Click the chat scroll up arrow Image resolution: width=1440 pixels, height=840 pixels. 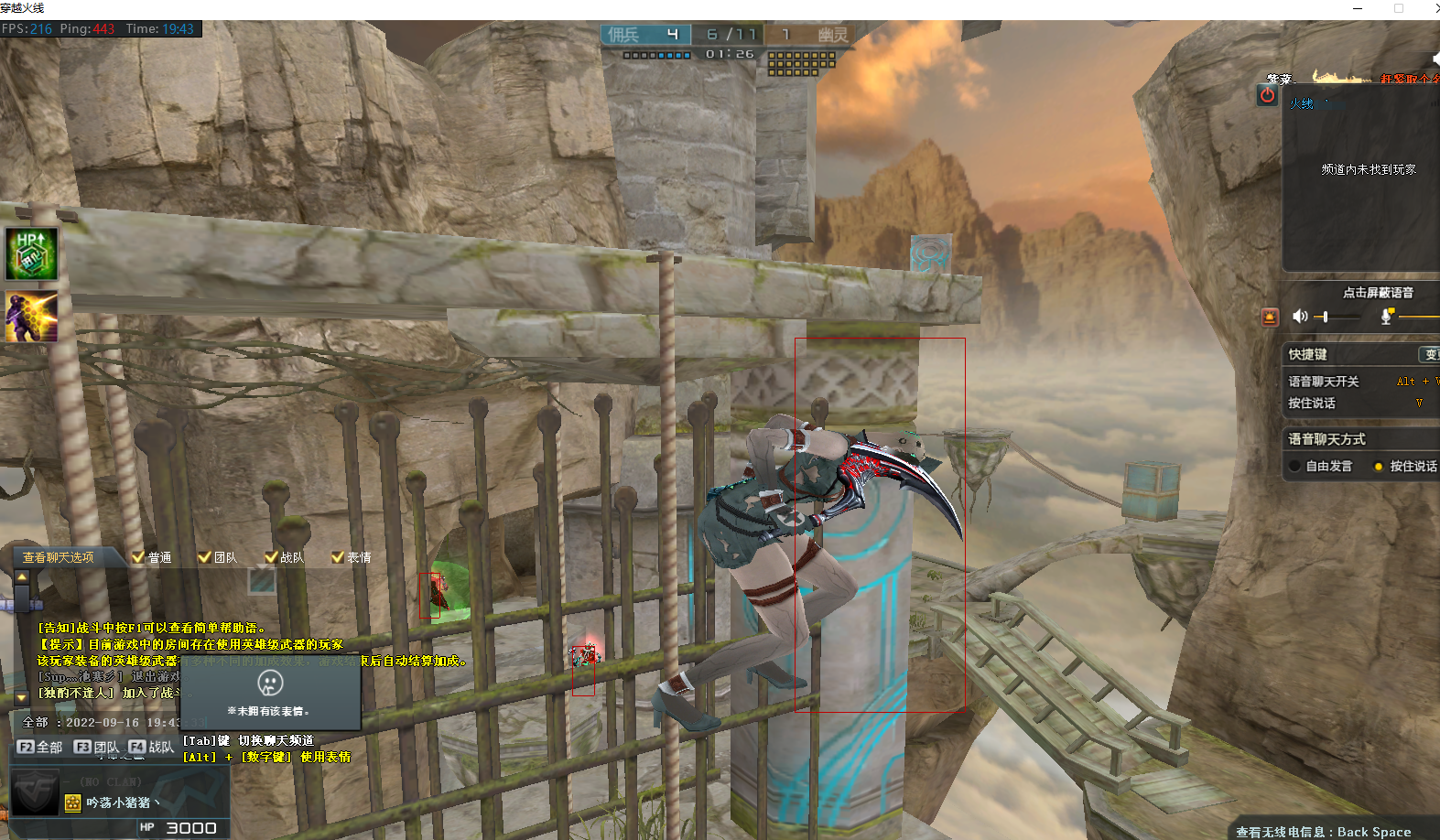click(22, 577)
